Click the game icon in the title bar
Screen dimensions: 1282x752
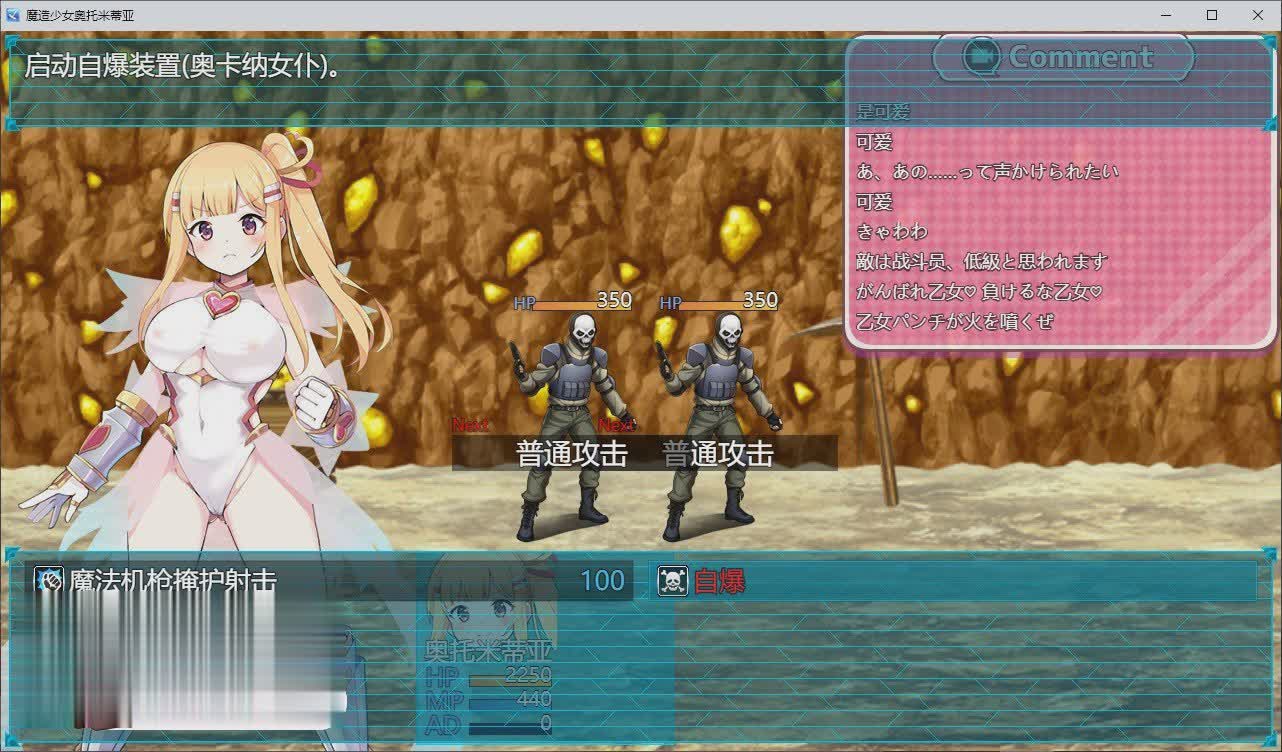pyautogui.click(x=12, y=15)
